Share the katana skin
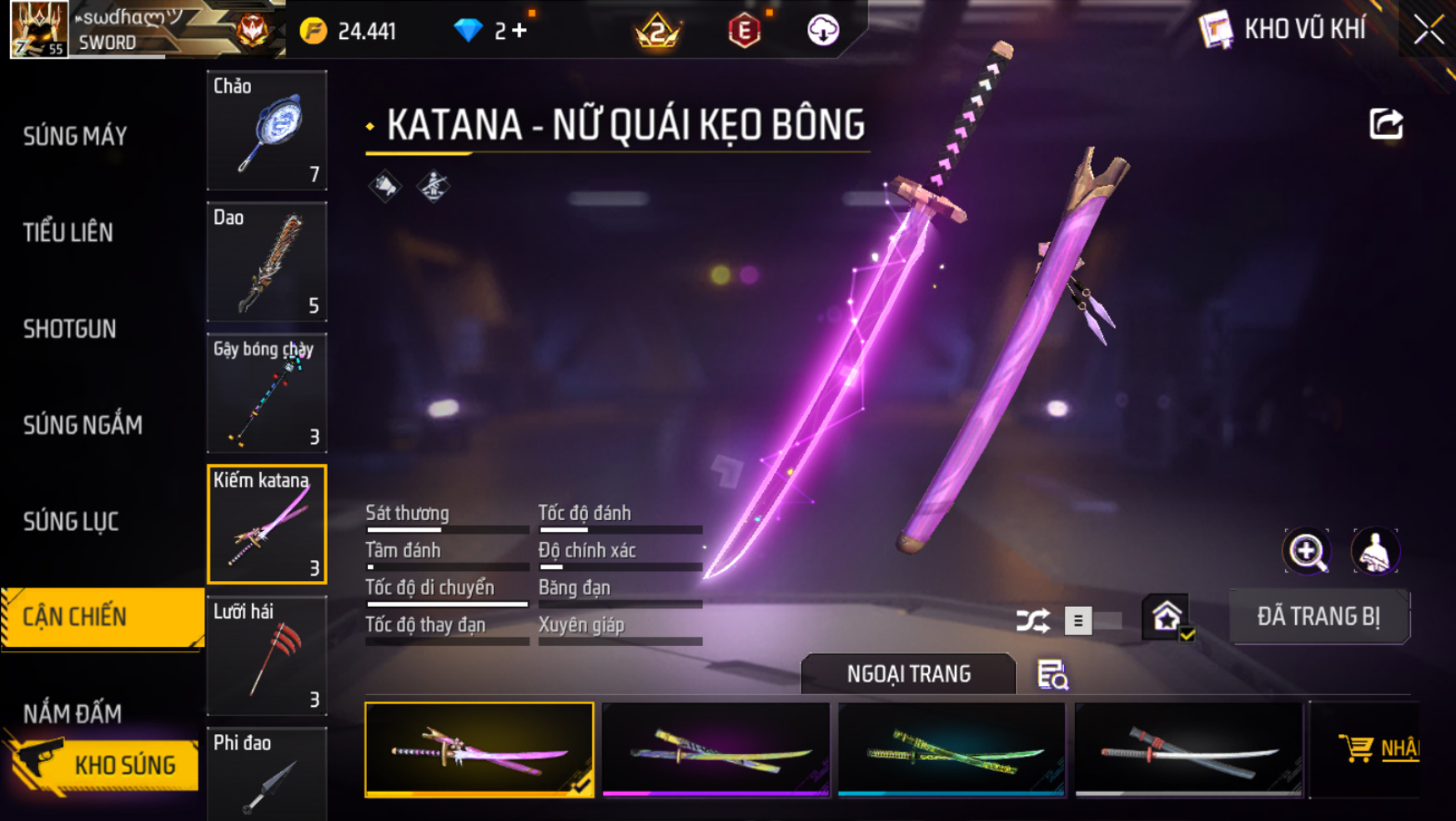1456x821 pixels. coord(1386,125)
